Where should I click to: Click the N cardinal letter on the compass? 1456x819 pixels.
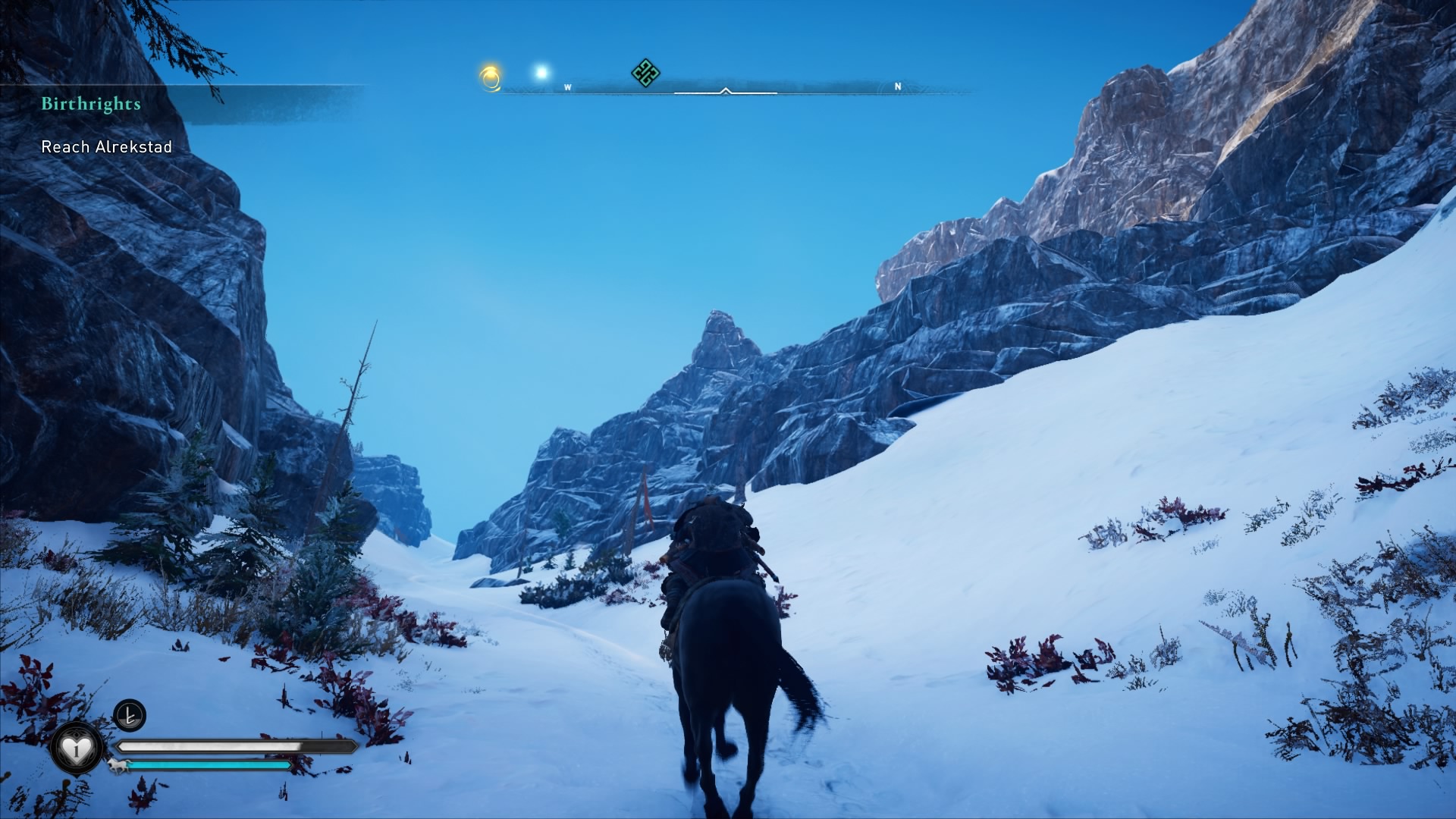(x=898, y=87)
